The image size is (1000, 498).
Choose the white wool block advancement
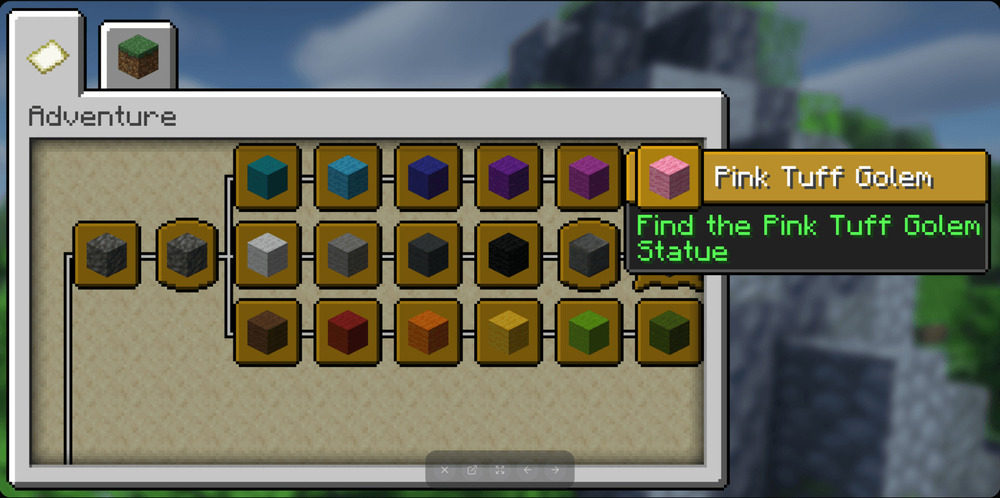point(267,255)
